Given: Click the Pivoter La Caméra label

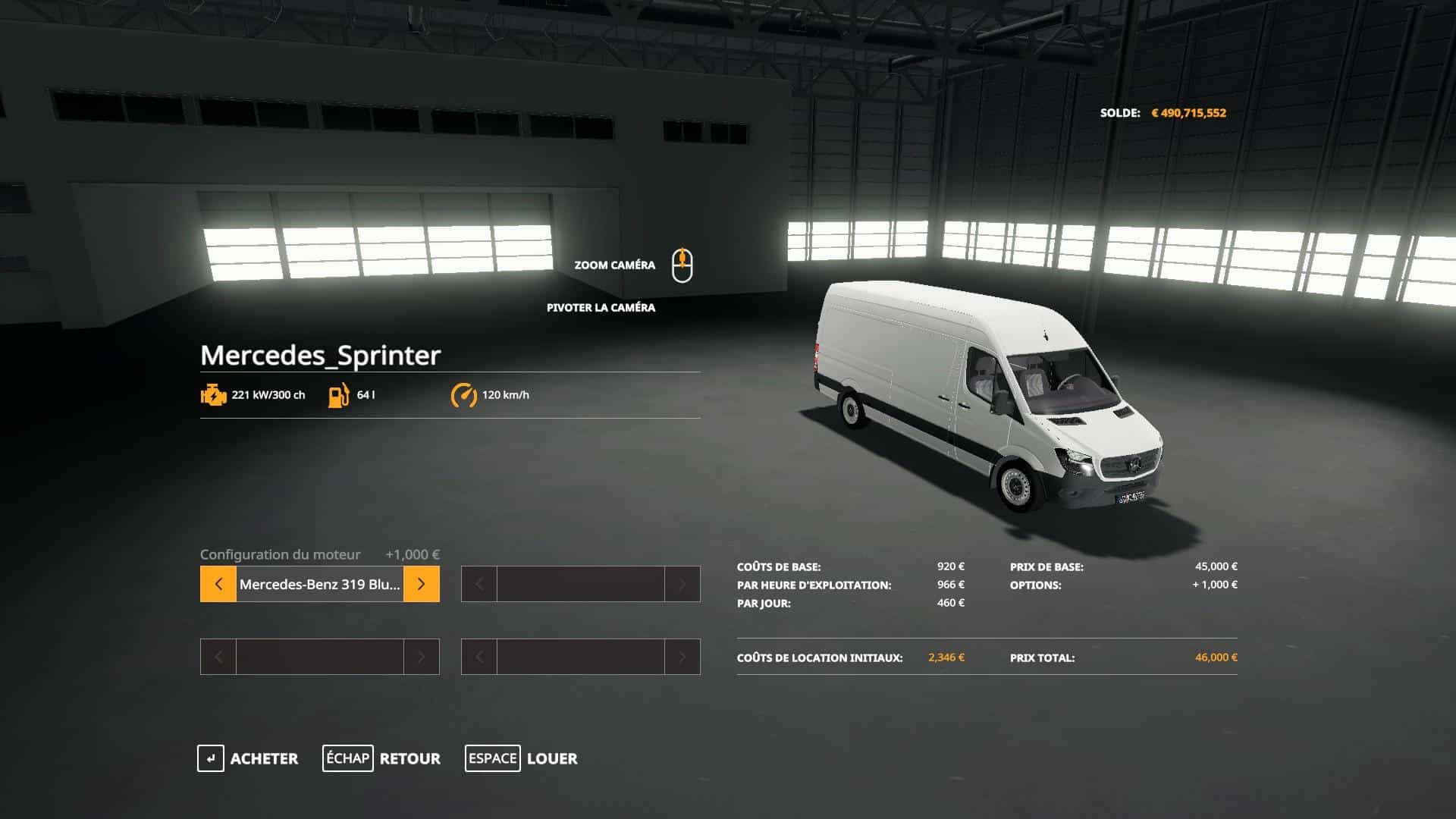Looking at the screenshot, I should pyautogui.click(x=600, y=308).
